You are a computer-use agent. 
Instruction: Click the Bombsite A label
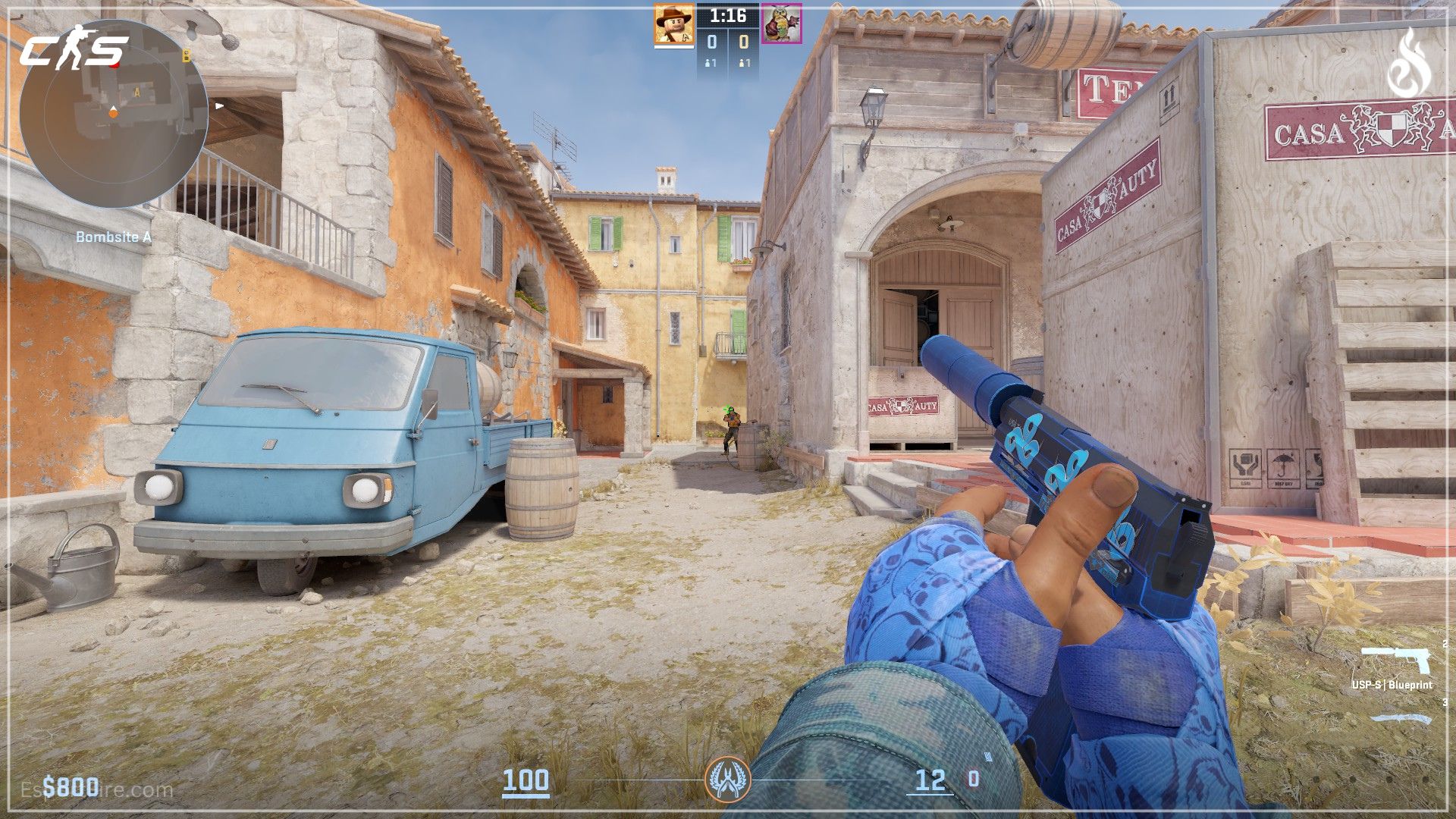click(114, 237)
